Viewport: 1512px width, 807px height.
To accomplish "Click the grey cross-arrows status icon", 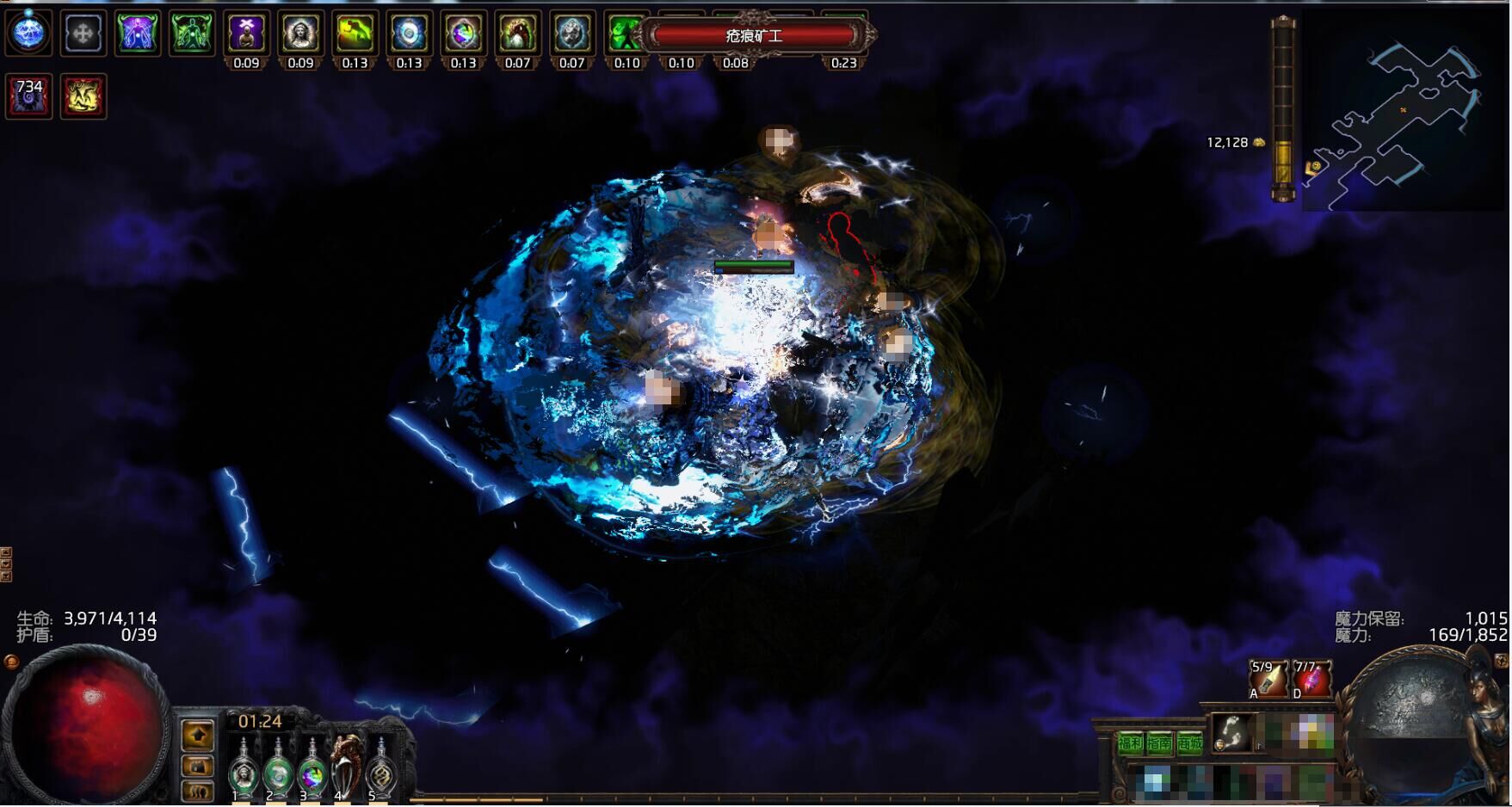I will click(x=83, y=34).
